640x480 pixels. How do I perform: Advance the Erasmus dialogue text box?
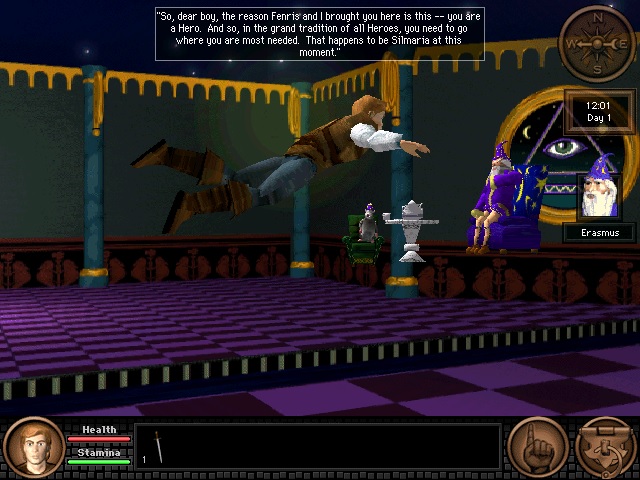click(x=319, y=33)
